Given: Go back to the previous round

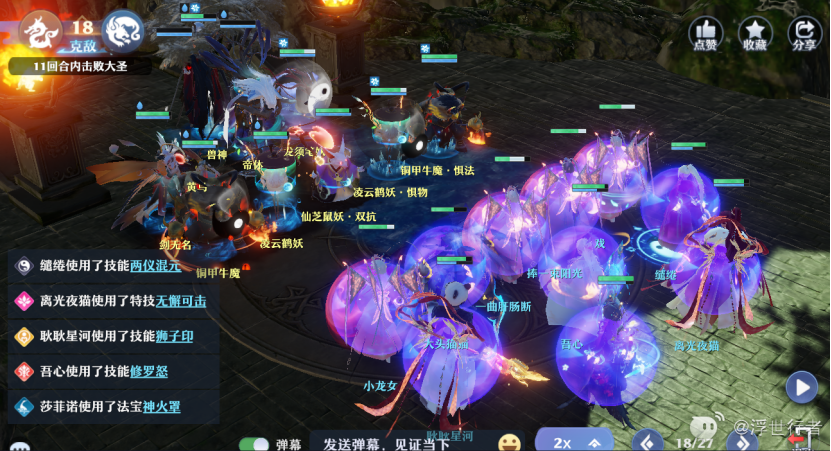Looking at the screenshot, I should (649, 441).
